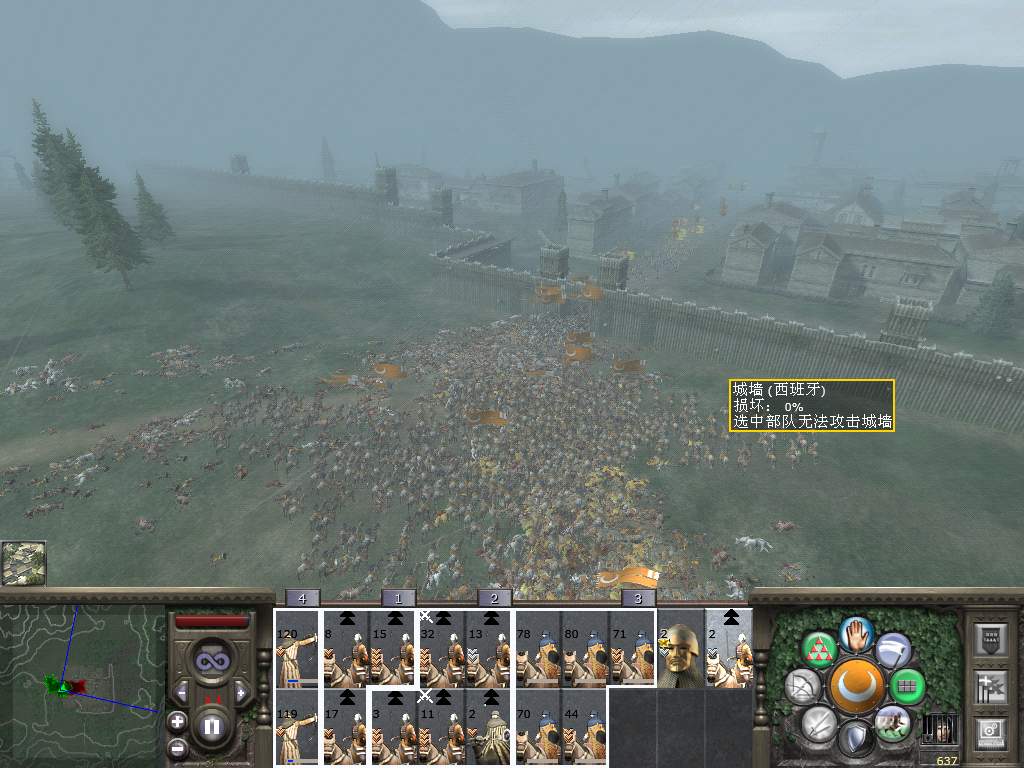Screen dimensions: 1024x768
Task: Select the 44-man cavalry unit card
Action: [x=585, y=728]
